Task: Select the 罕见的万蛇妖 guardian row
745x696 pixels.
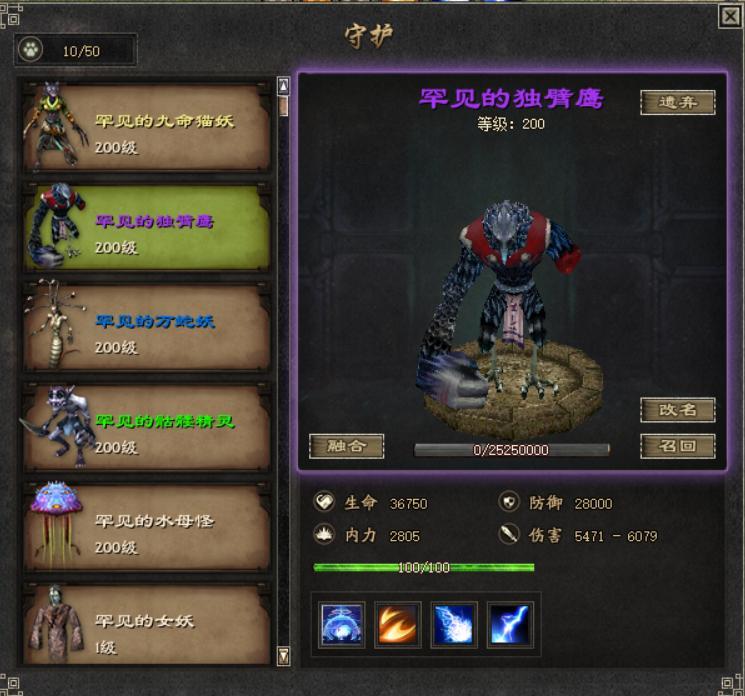Action: (x=148, y=329)
